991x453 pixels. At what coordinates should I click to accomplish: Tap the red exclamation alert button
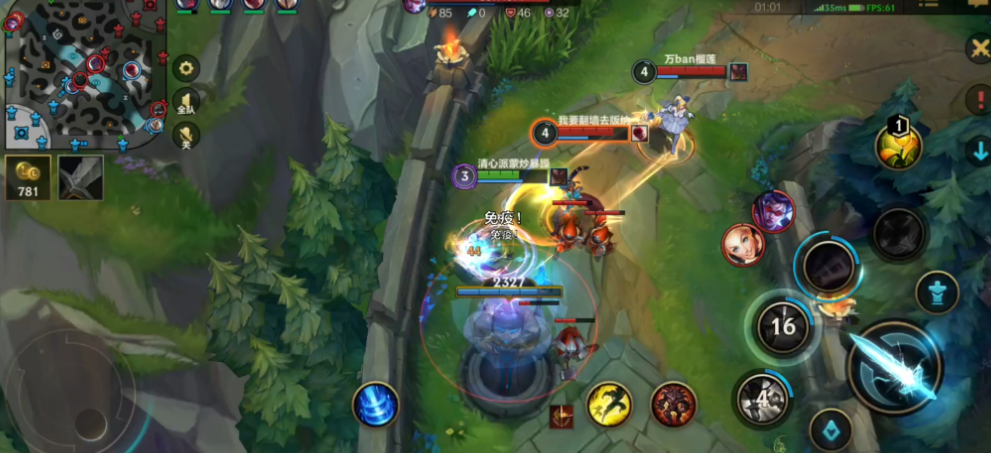[x=977, y=99]
